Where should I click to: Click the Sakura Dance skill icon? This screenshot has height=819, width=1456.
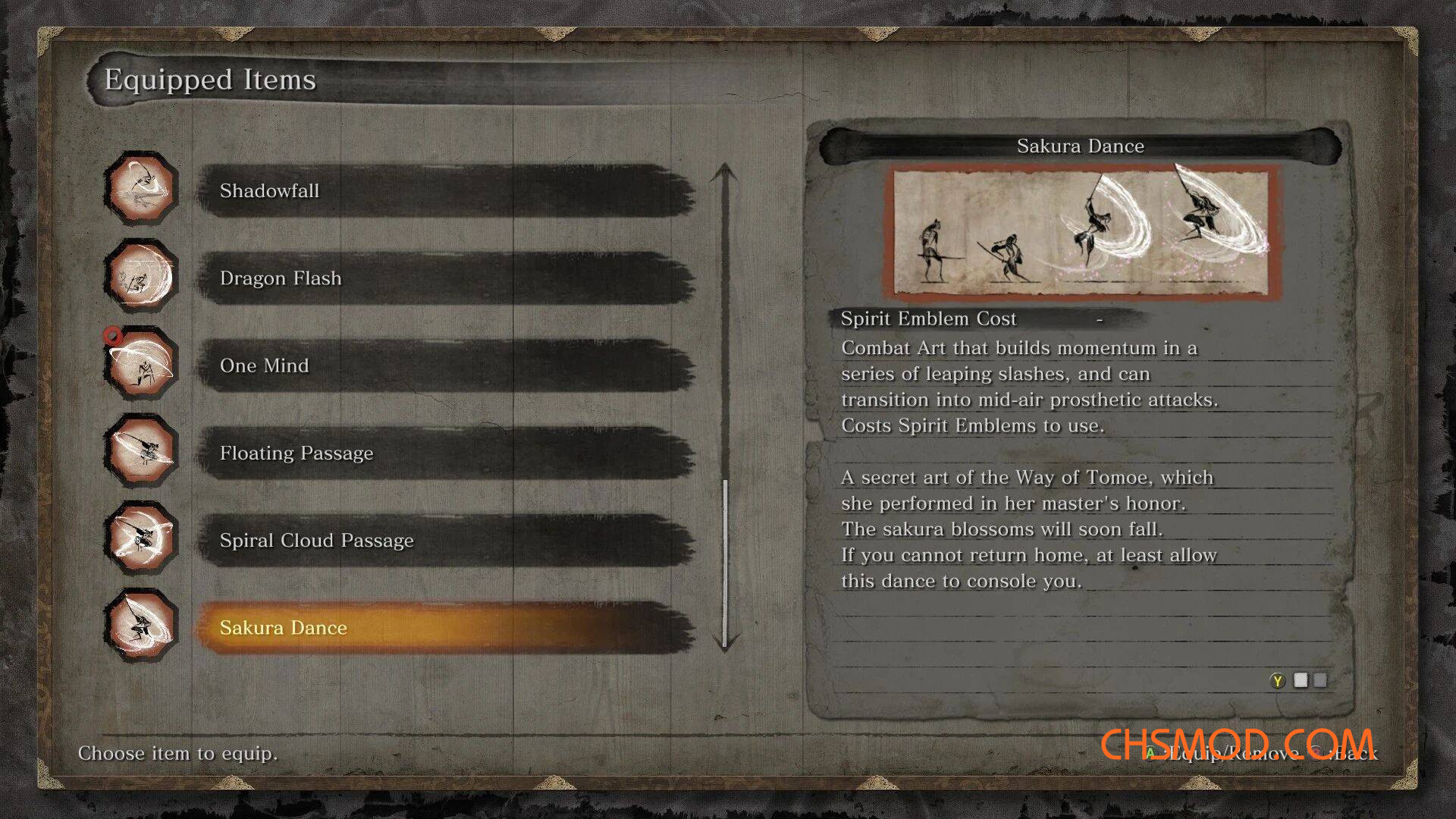[x=141, y=626]
